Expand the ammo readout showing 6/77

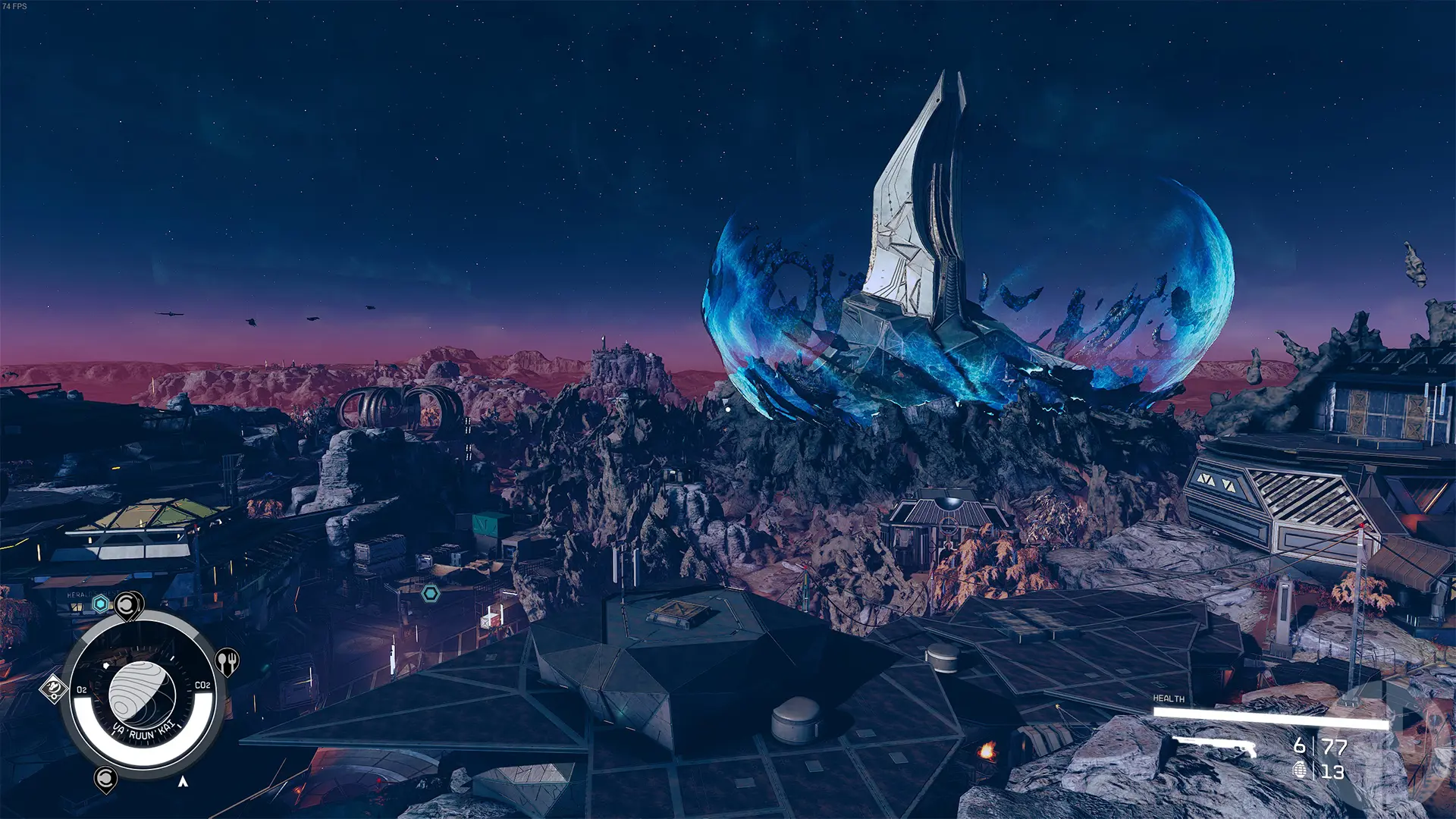pyautogui.click(x=1316, y=747)
